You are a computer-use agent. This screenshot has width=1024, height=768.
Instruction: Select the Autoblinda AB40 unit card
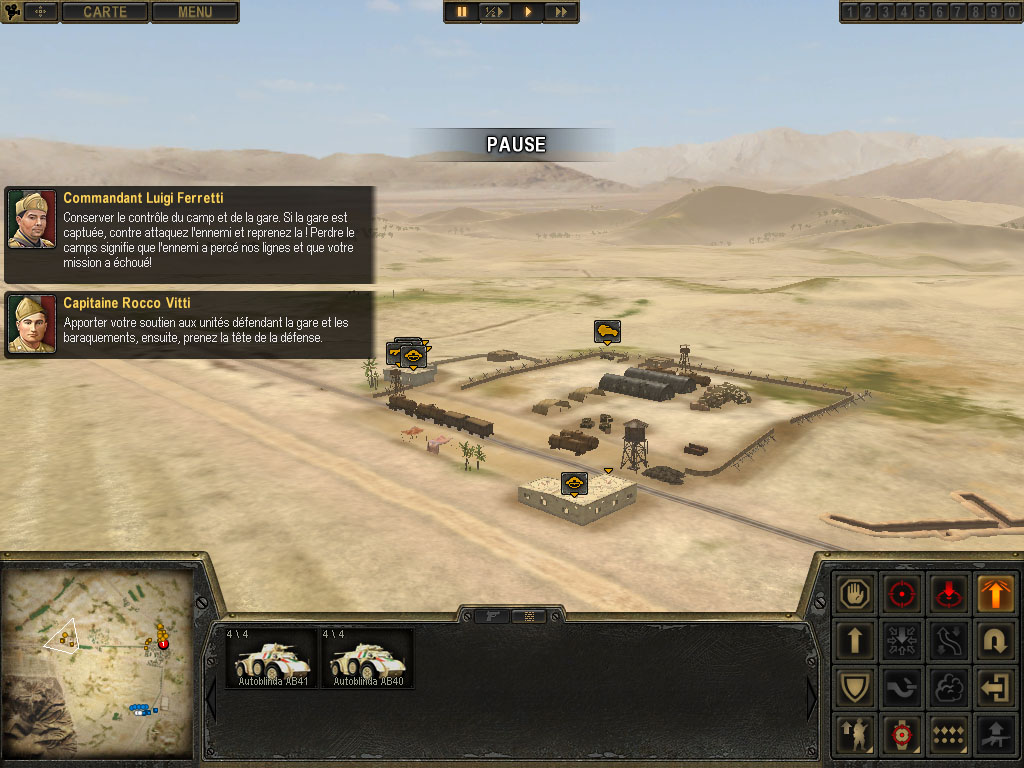367,658
